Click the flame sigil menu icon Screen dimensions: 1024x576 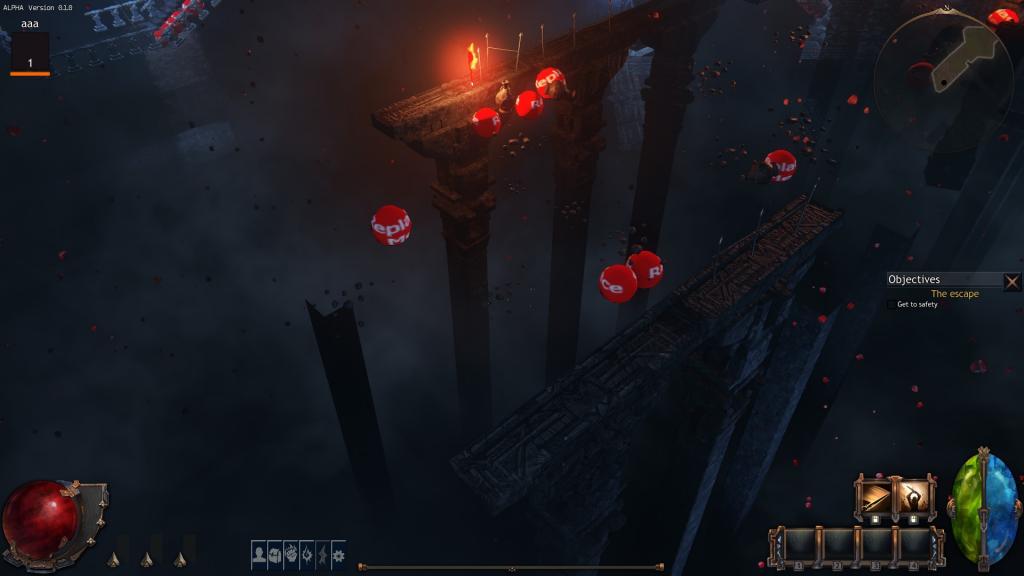pos(306,554)
